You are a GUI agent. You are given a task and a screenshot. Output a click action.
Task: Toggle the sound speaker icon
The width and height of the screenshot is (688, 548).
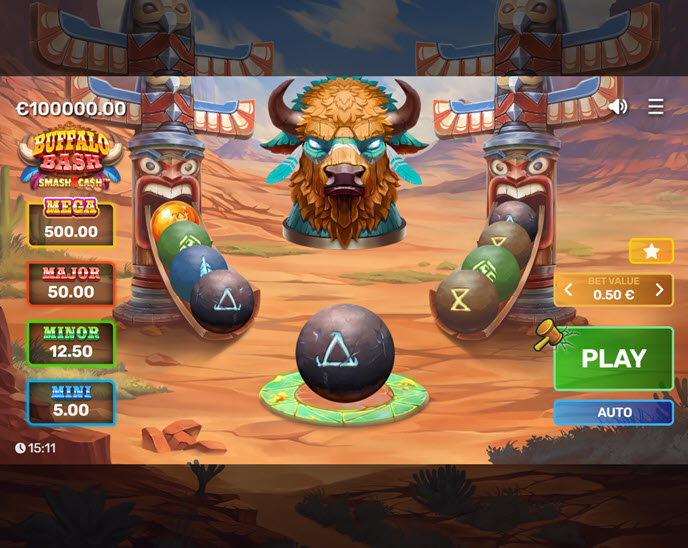click(618, 106)
